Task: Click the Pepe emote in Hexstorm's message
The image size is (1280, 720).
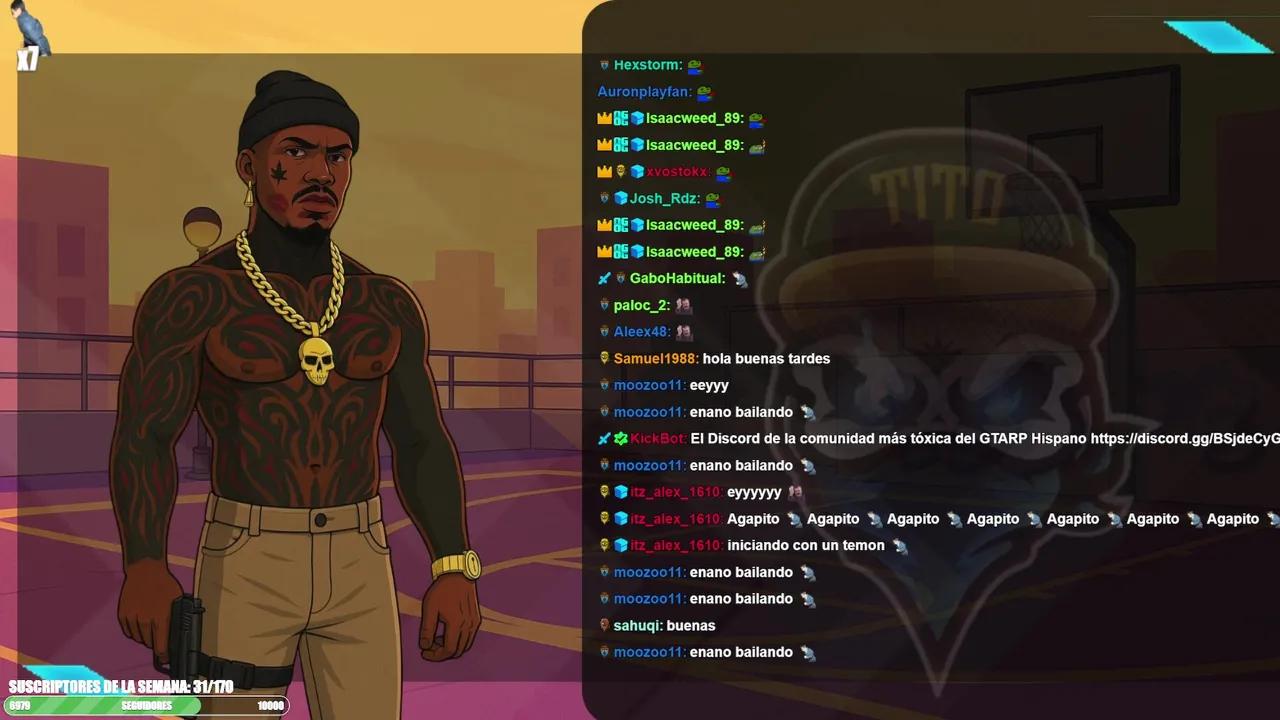Action: pyautogui.click(x=695, y=65)
